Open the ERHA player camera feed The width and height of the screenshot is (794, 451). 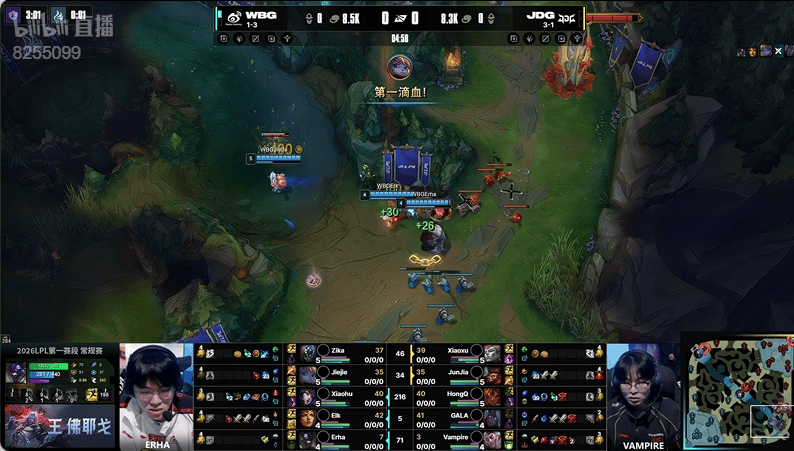pos(156,395)
